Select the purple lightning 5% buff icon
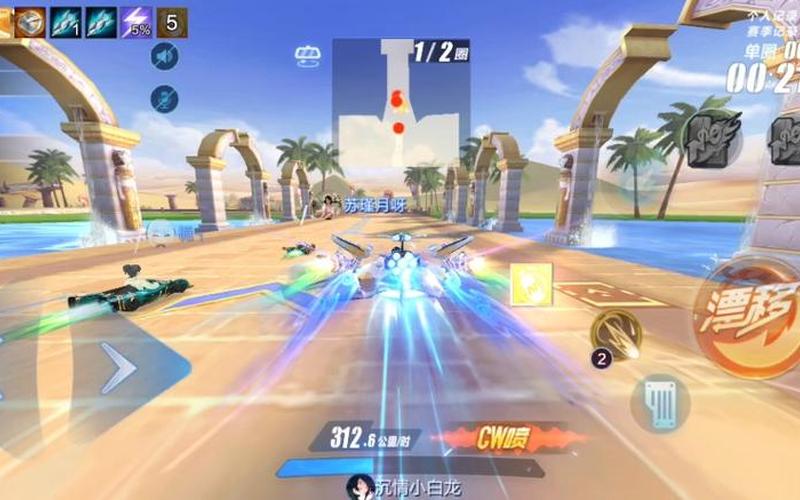Viewport: 800px width, 500px height. pyautogui.click(x=136, y=22)
